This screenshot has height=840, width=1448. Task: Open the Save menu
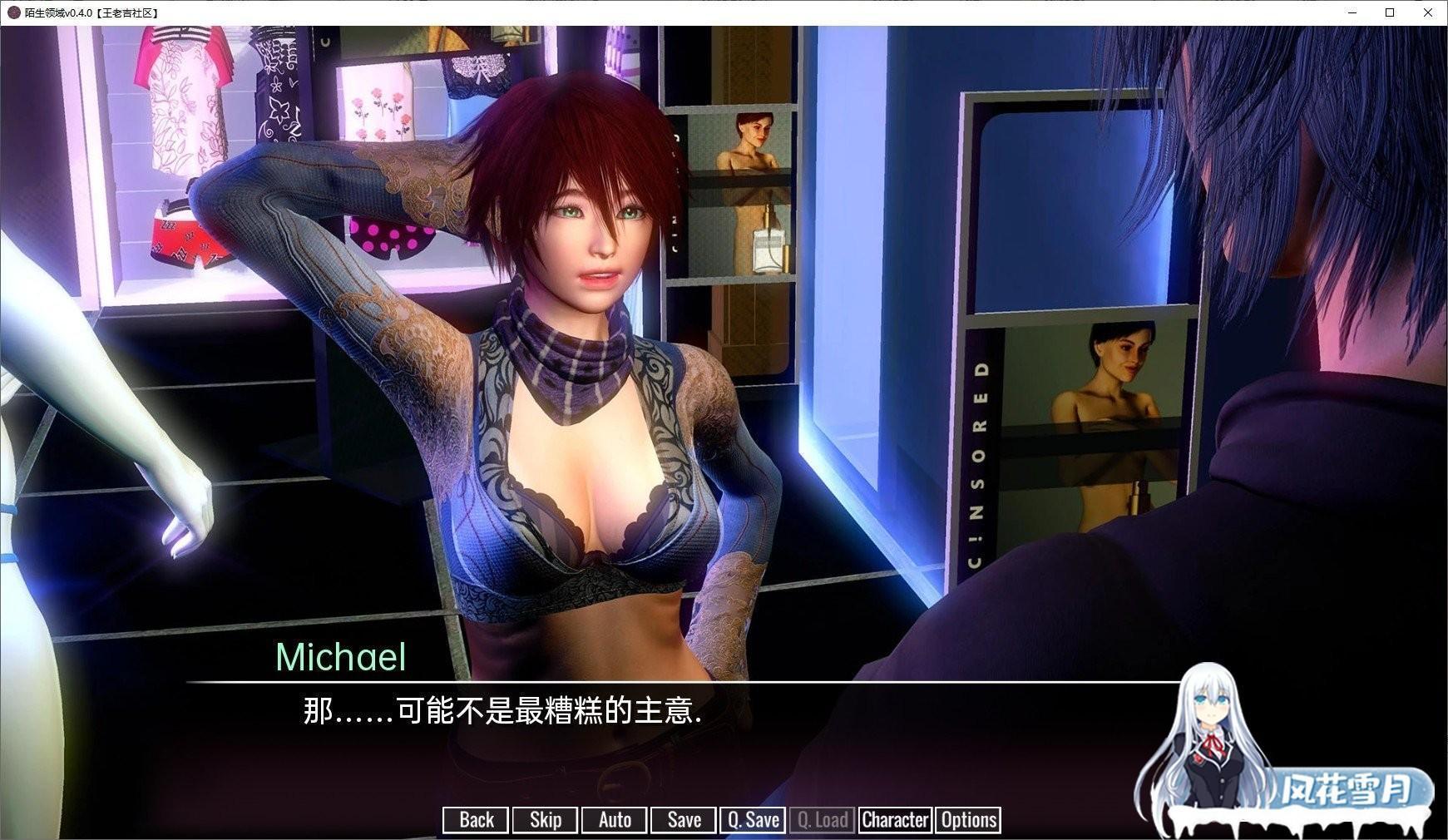[x=684, y=820]
